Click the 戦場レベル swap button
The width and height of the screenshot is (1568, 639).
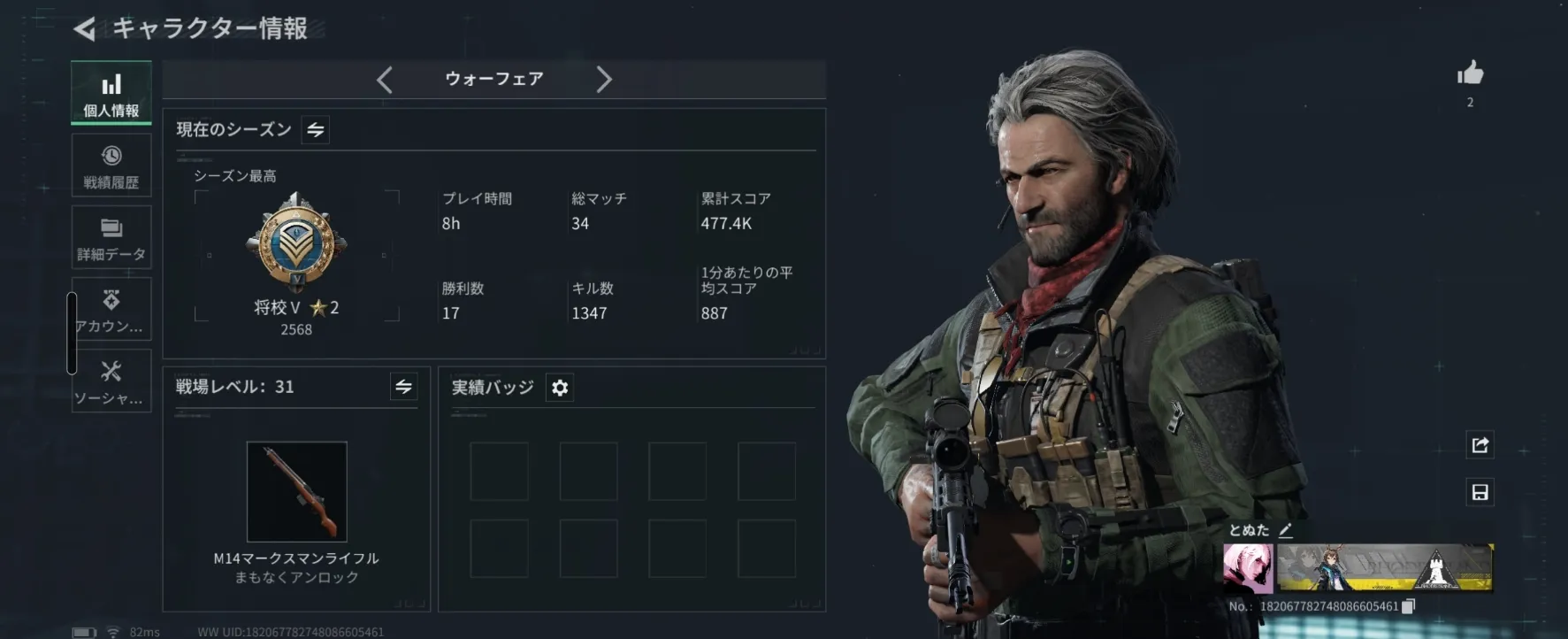pos(403,387)
